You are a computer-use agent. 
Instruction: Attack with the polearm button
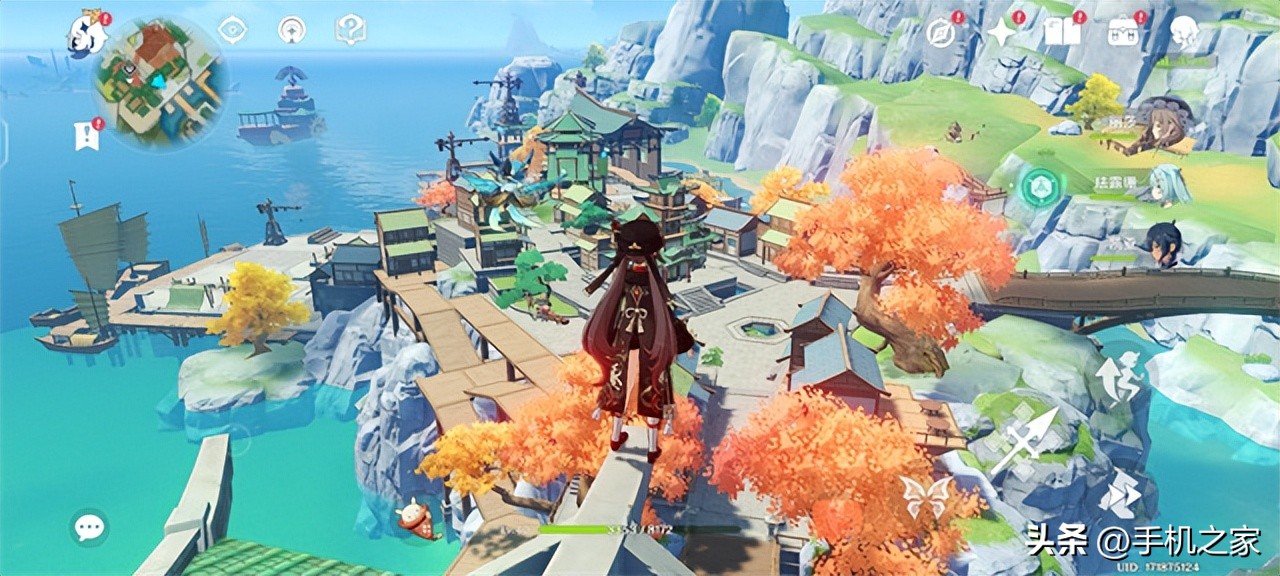(x=1025, y=441)
